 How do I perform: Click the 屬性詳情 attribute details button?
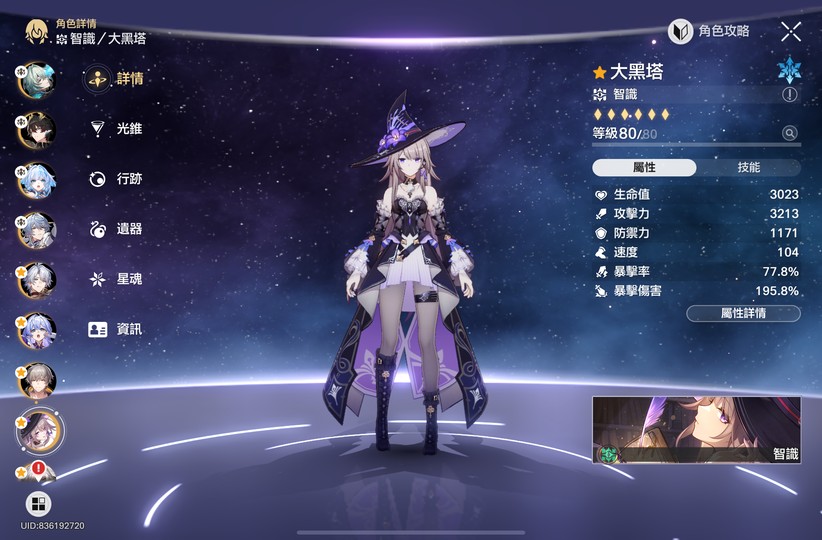(743, 313)
